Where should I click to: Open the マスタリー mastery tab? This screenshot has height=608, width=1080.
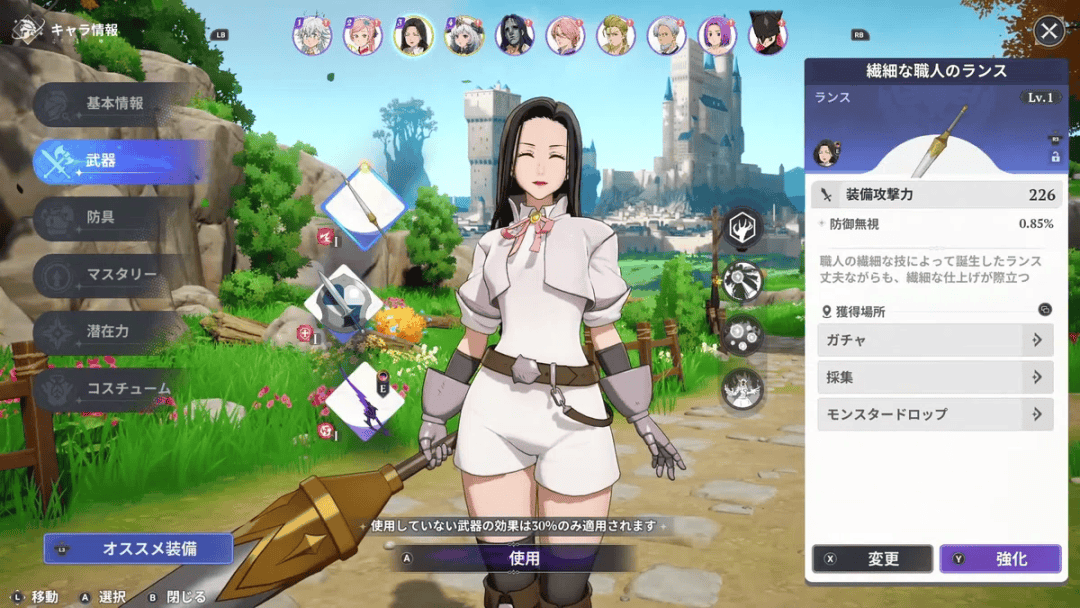(x=112, y=275)
